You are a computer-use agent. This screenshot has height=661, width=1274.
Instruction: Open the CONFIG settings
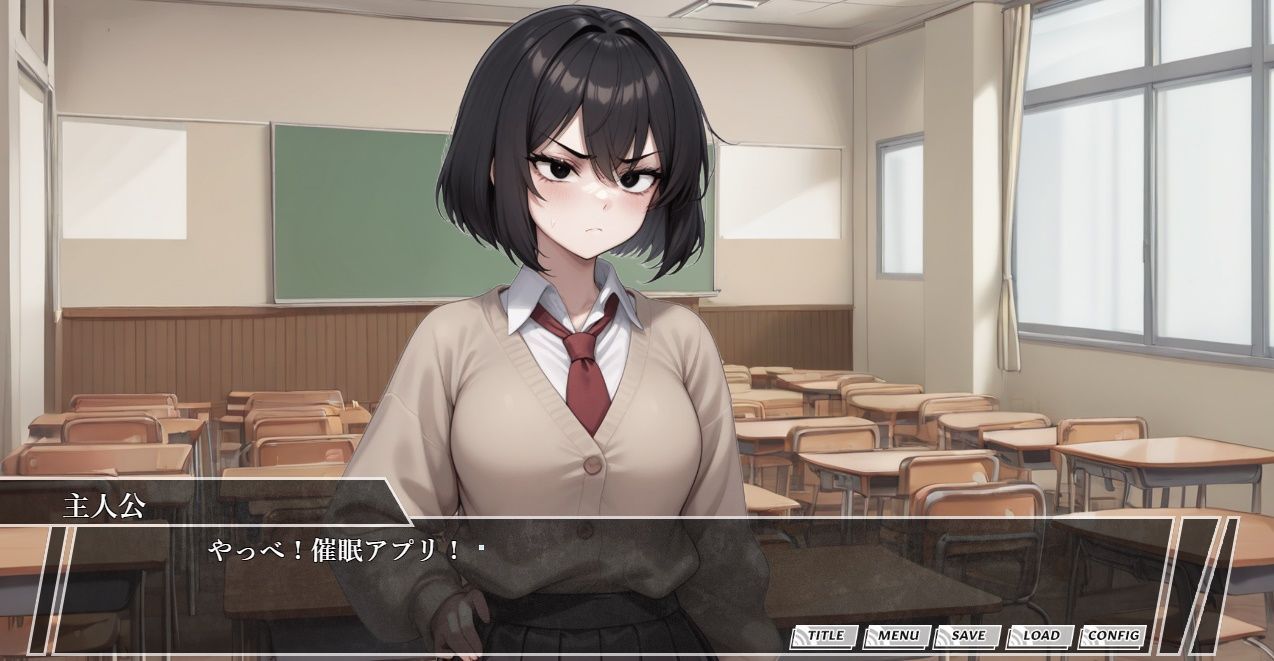coord(1112,636)
